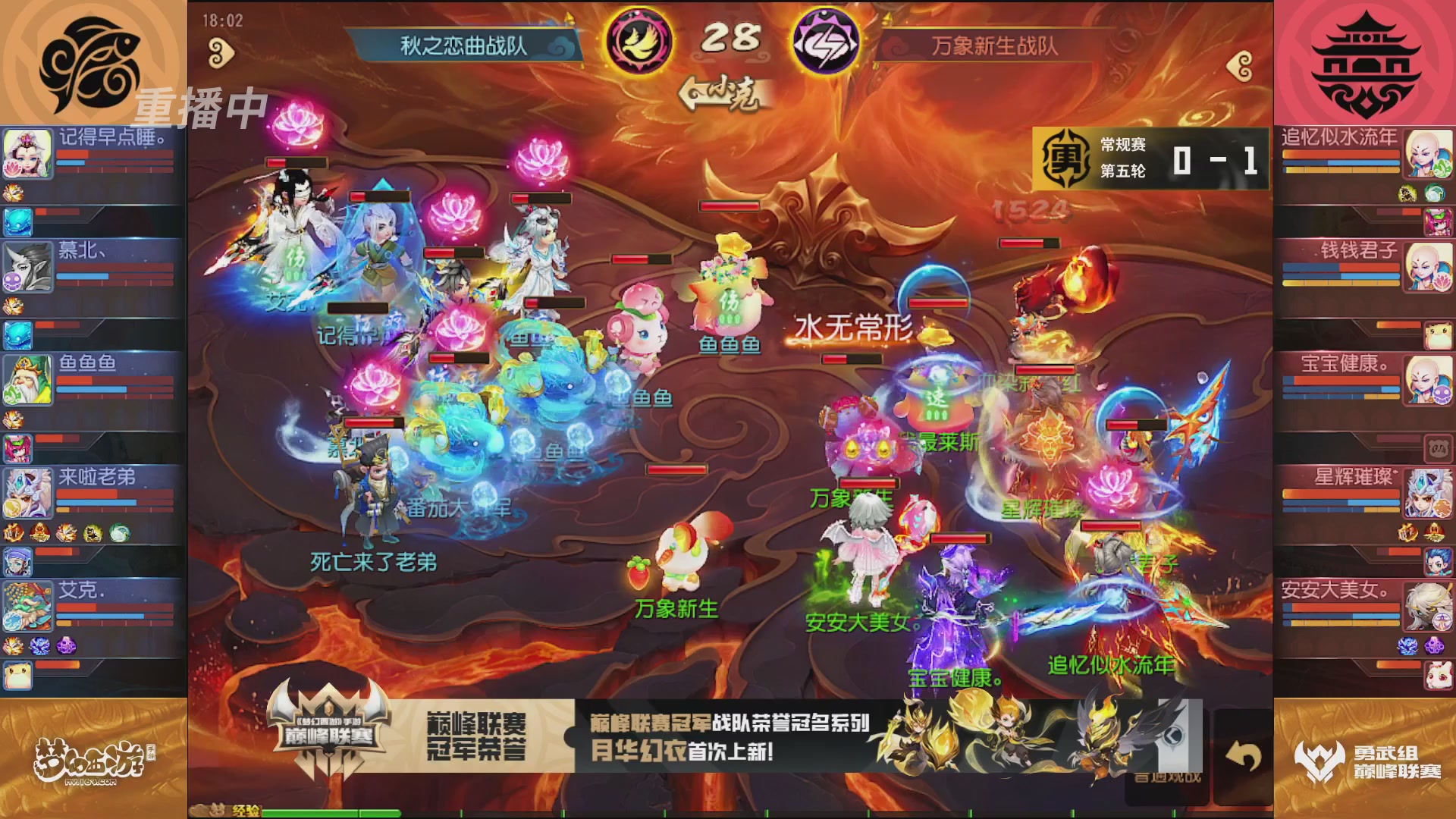Select the 万象新生战队 team name banner

(x=993, y=43)
